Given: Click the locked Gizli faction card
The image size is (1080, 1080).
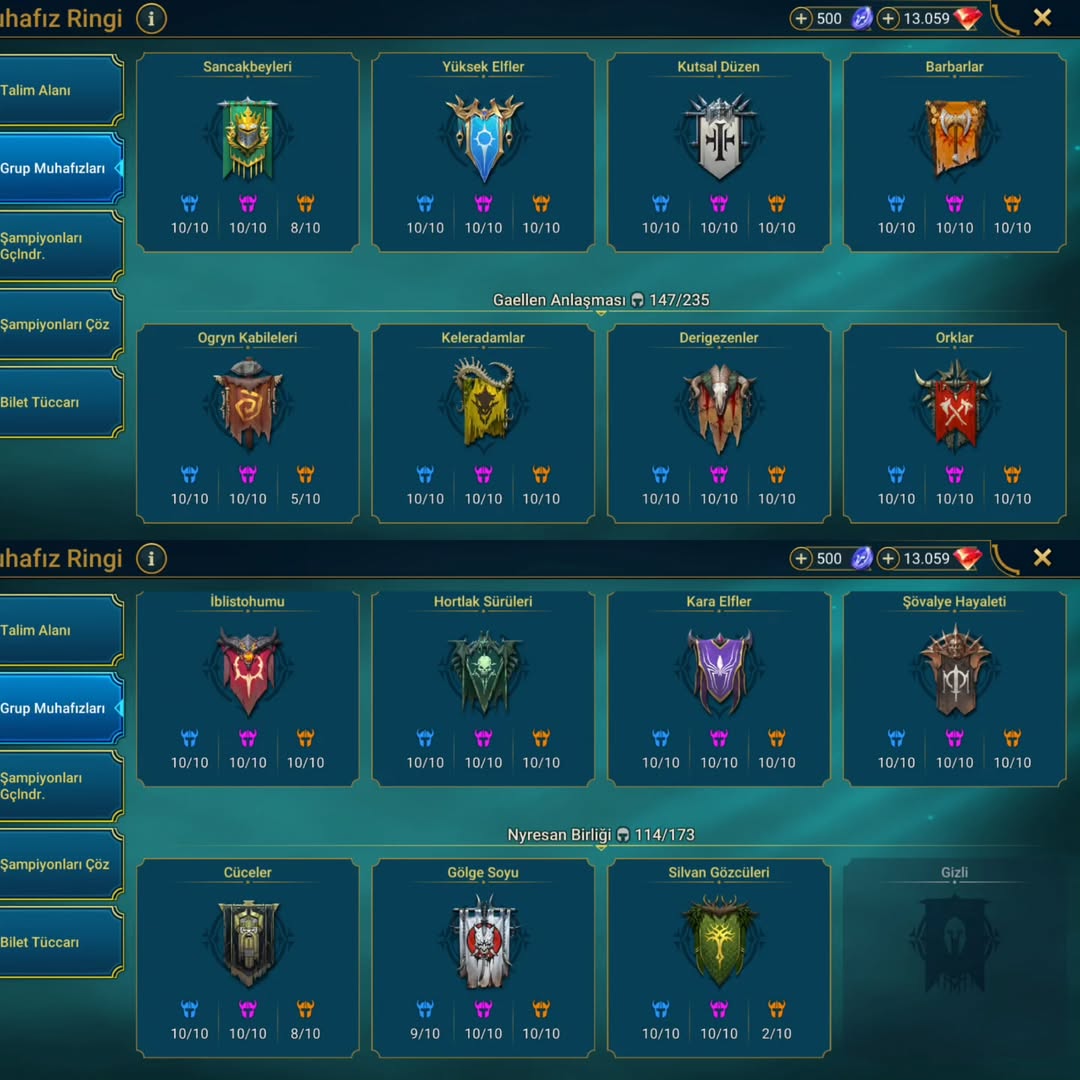Looking at the screenshot, I should [954, 945].
